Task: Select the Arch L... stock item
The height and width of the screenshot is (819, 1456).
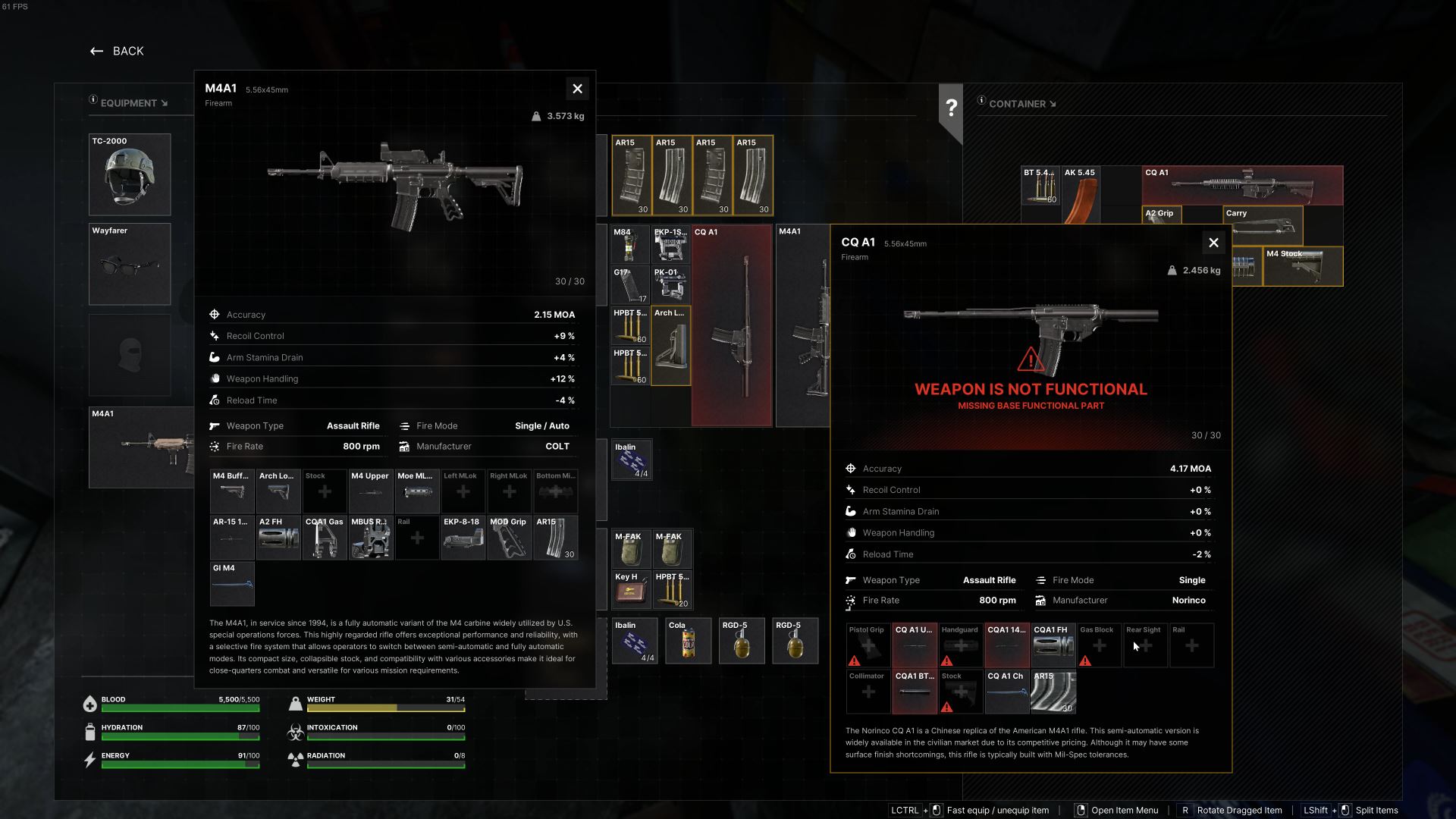Action: (671, 346)
